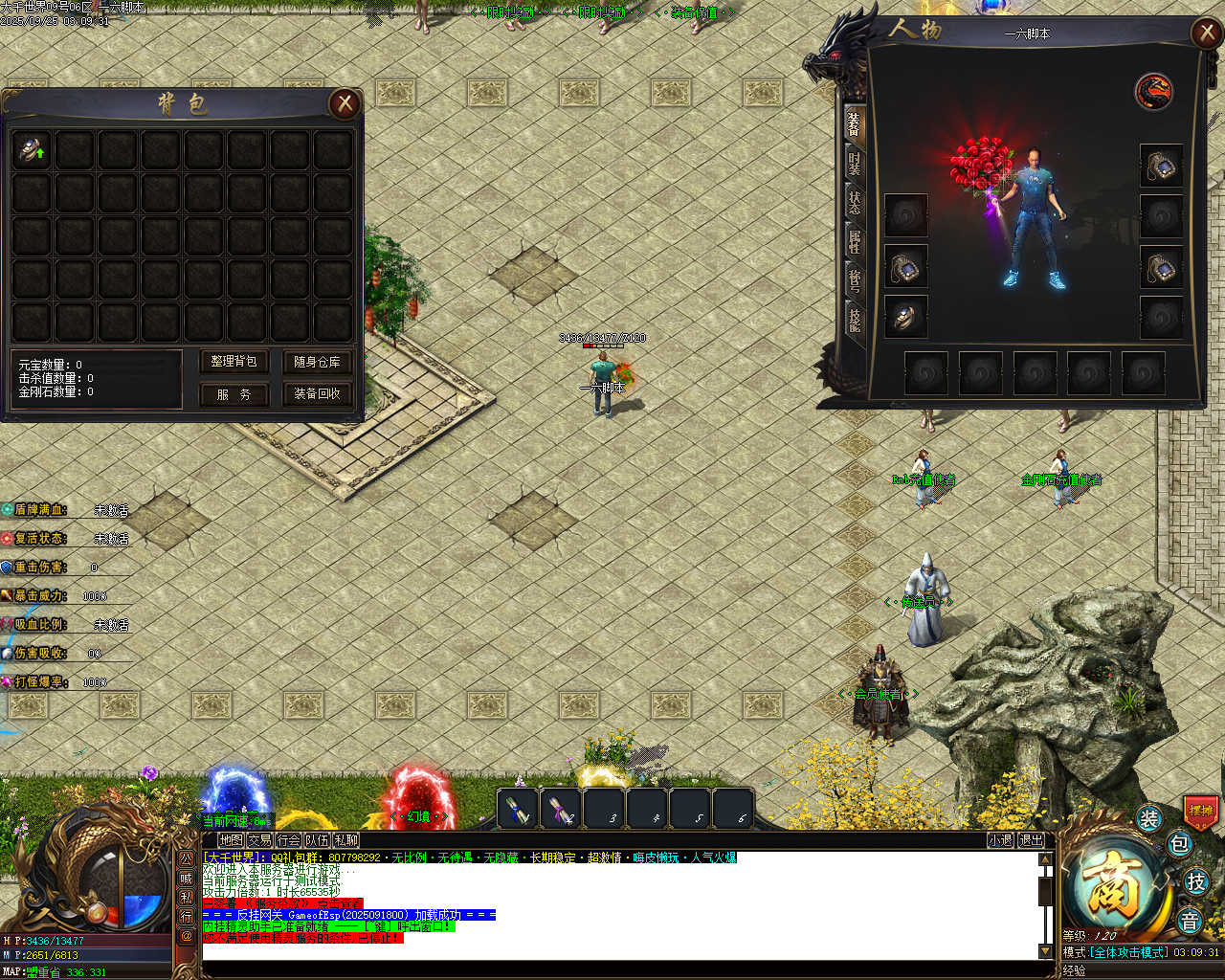This screenshot has width=1225, height=980.
Task: Click the 装备回收 equipment recycle button
Action: click(317, 394)
